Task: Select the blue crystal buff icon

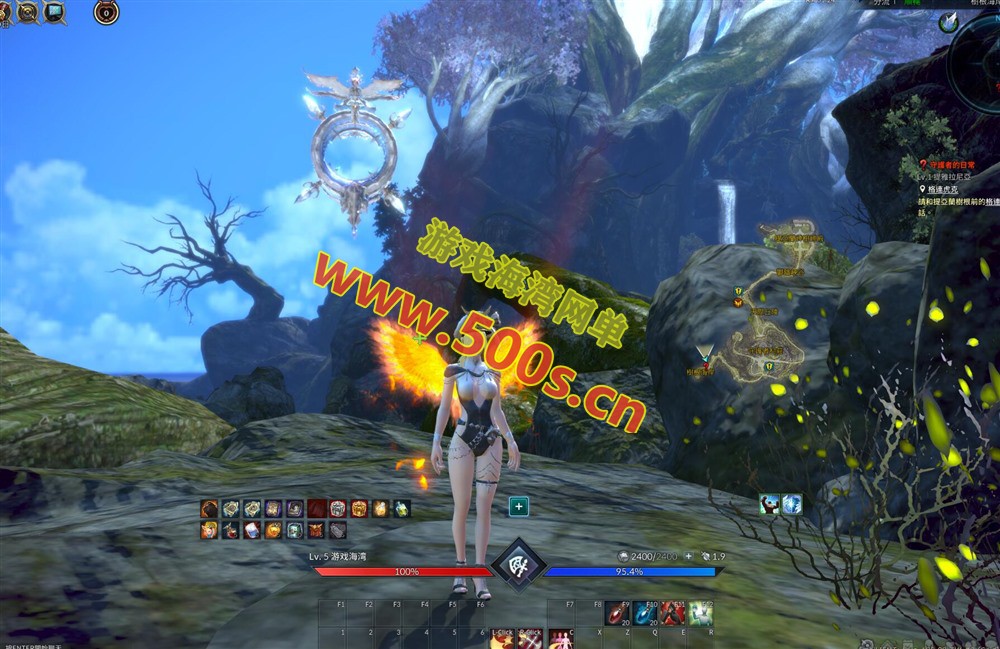Action: pyautogui.click(x=791, y=505)
